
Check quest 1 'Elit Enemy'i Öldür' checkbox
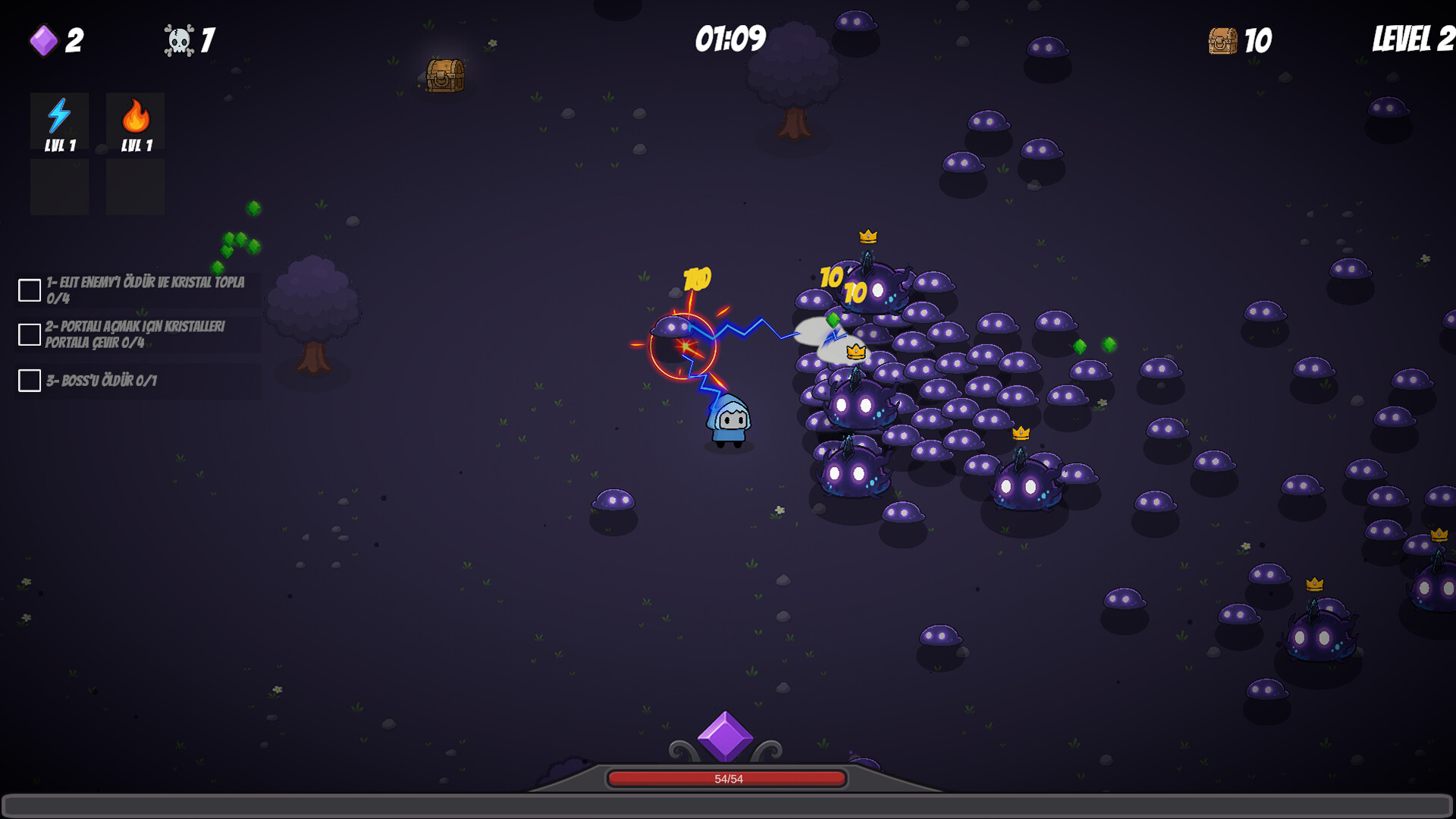tap(28, 289)
